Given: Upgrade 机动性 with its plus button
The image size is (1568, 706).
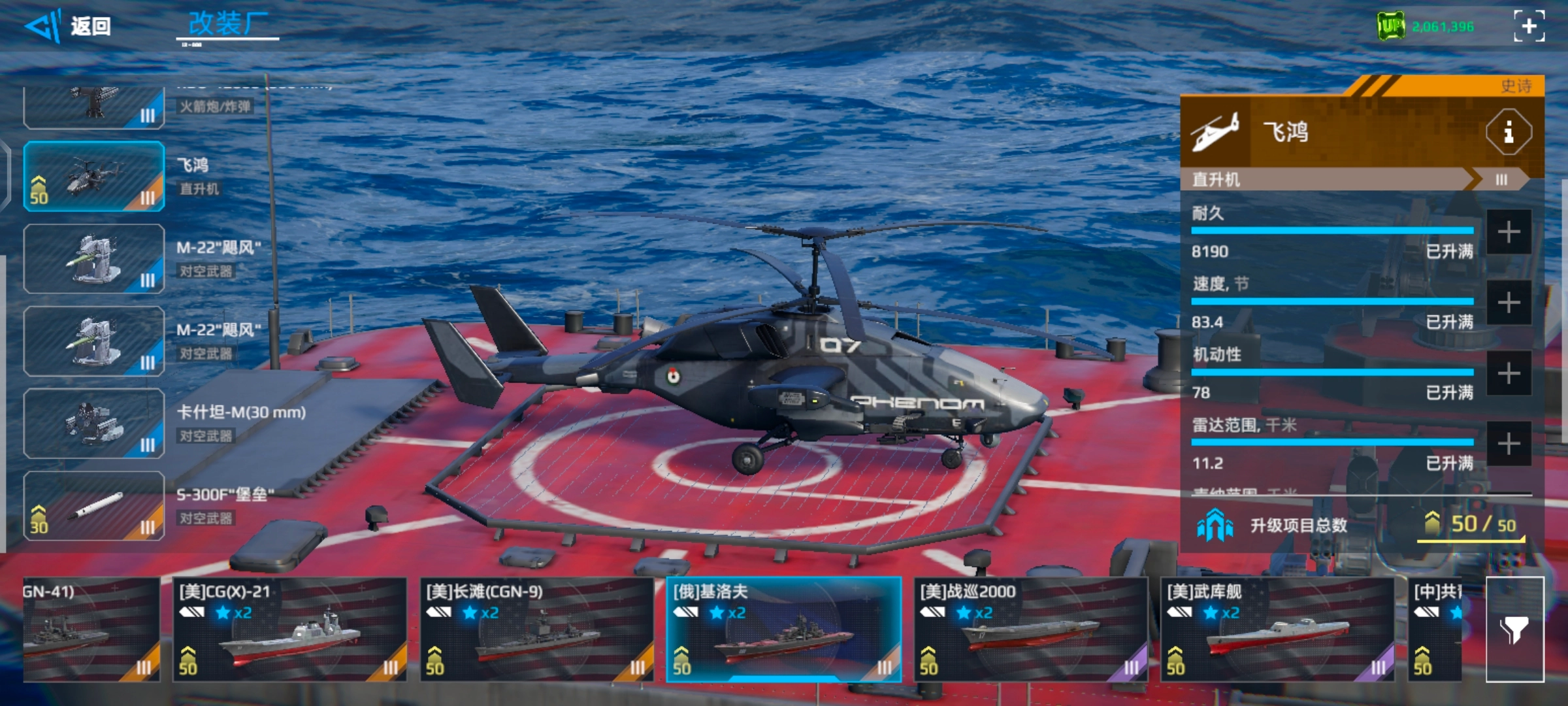Looking at the screenshot, I should coord(1509,373).
